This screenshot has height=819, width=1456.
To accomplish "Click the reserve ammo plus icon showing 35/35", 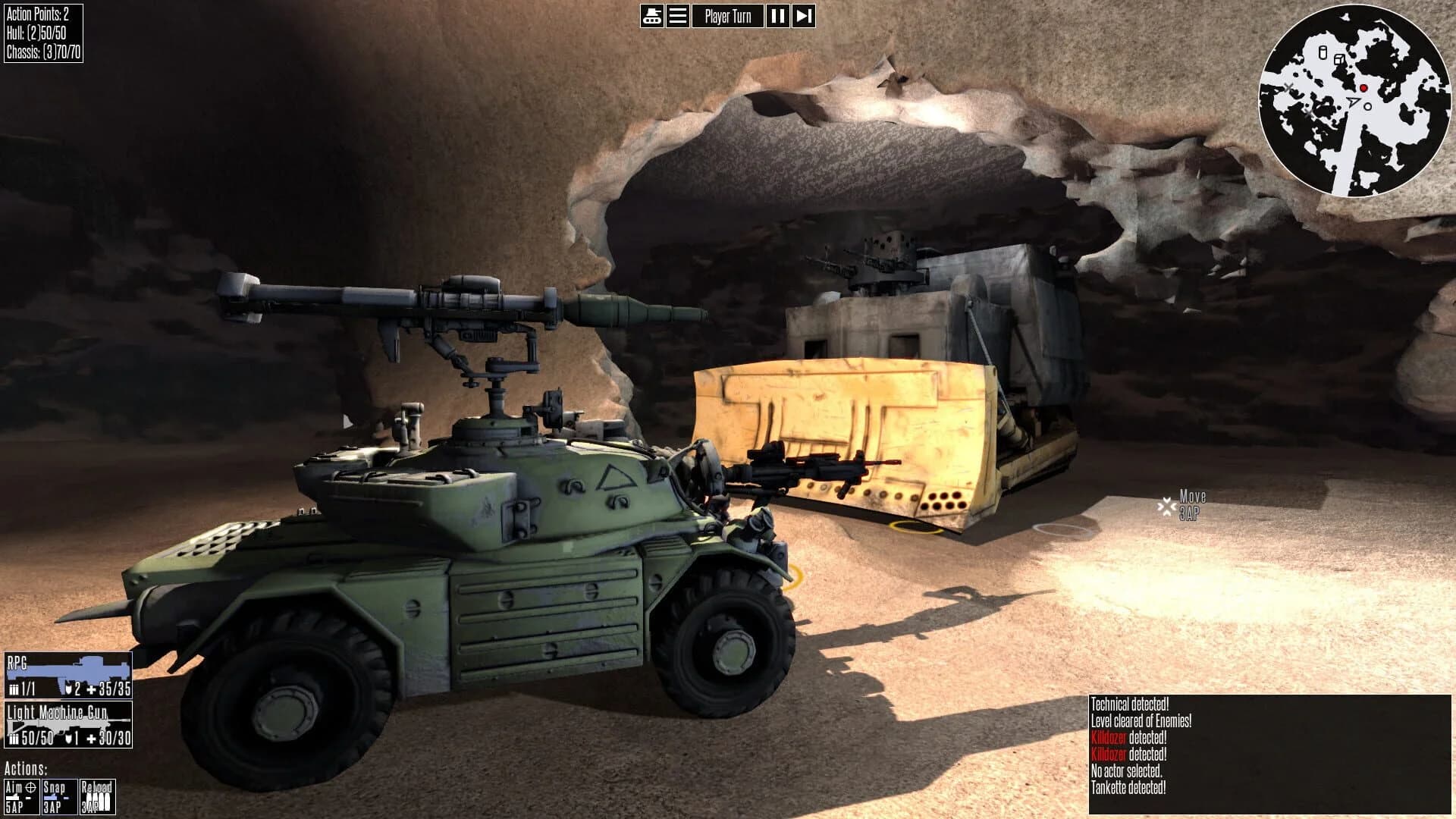I will [91, 689].
